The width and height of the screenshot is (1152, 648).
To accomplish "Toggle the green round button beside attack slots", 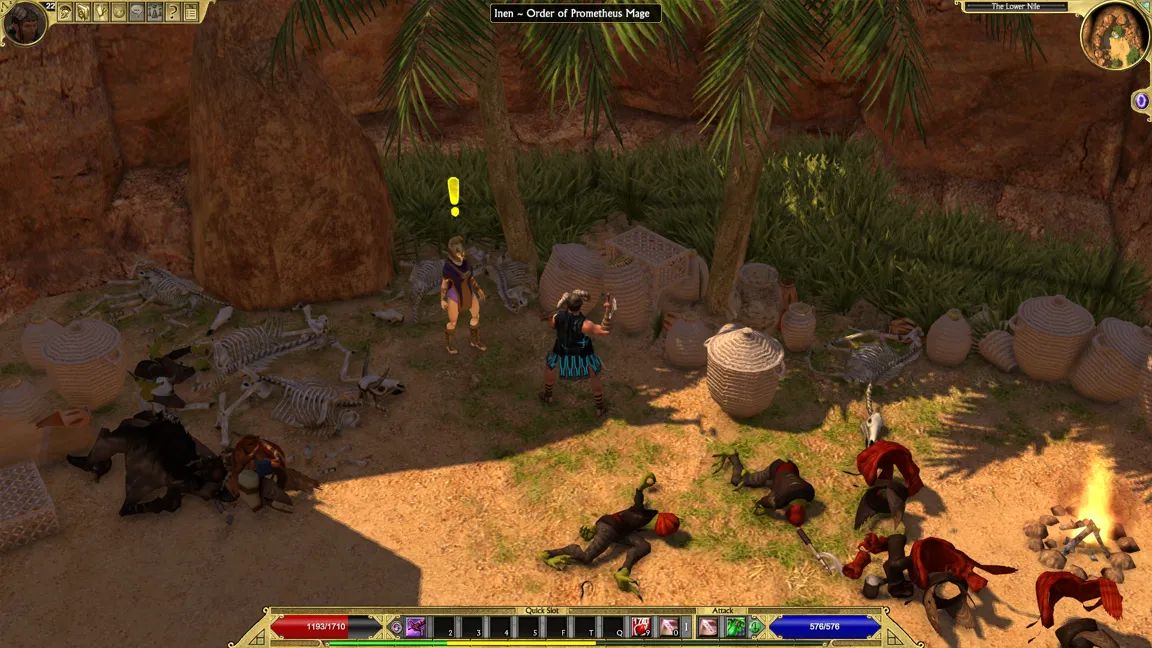I will (756, 627).
